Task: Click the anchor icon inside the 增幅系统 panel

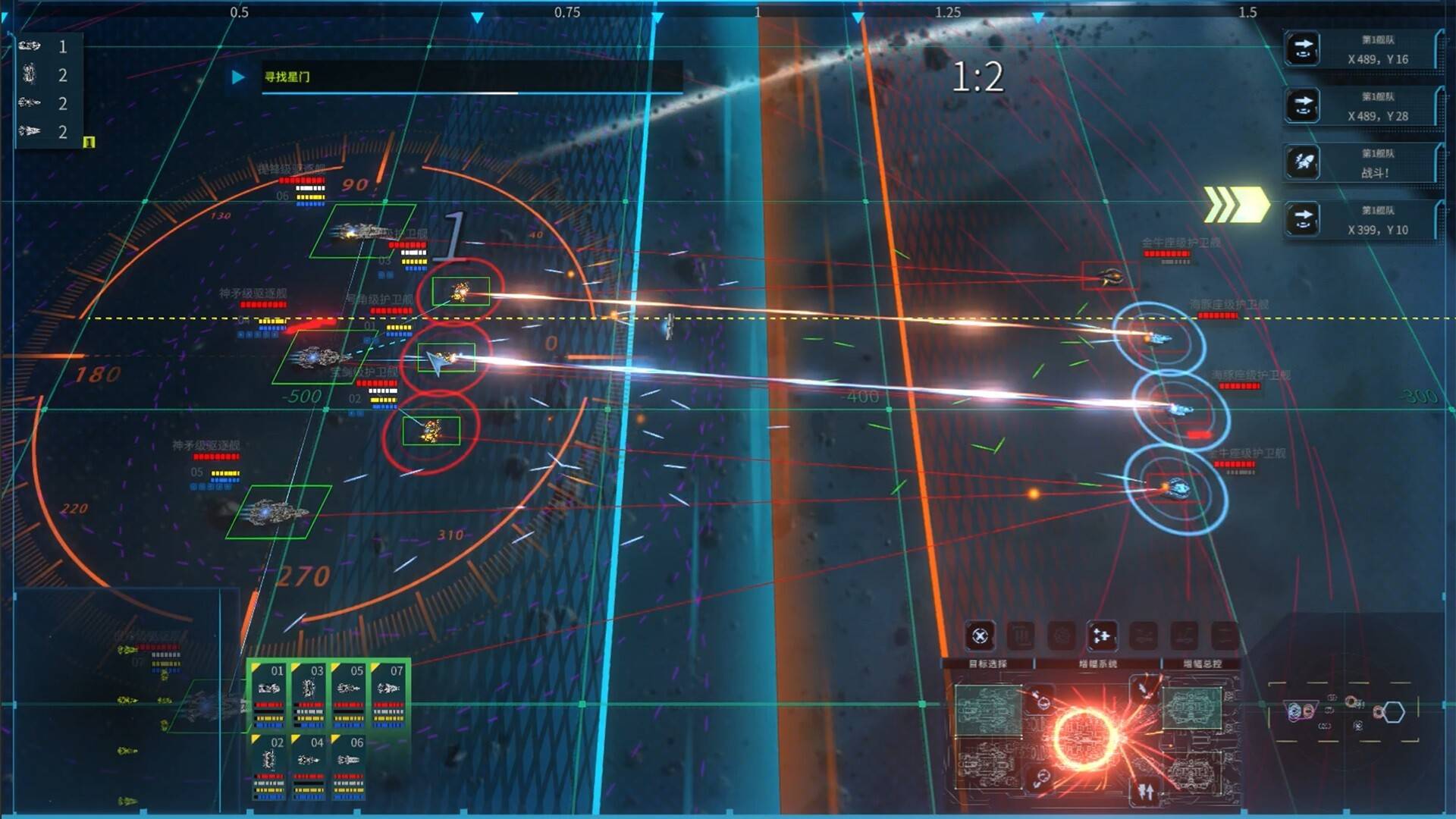Action: (1042, 701)
